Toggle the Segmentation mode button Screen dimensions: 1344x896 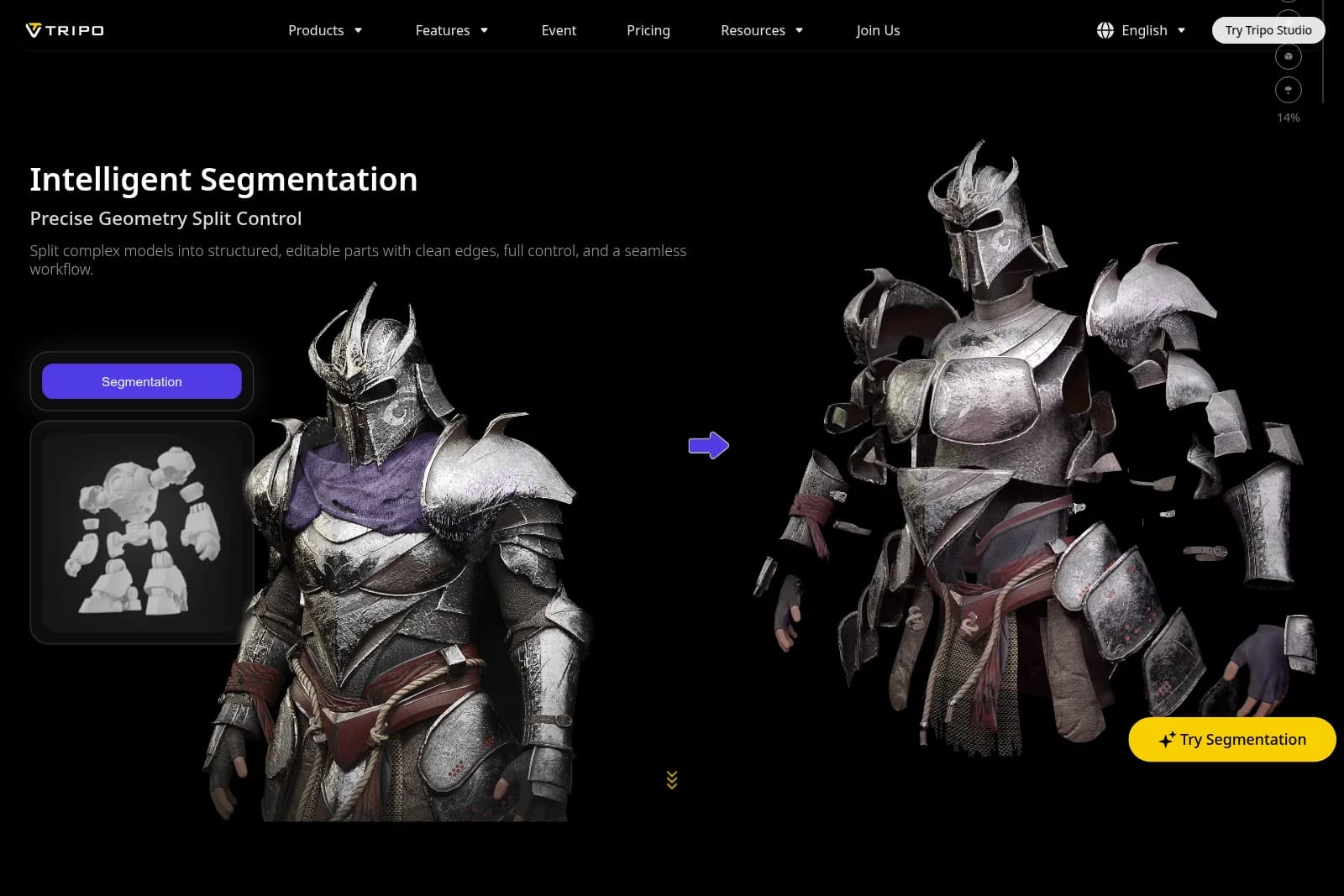(x=141, y=381)
